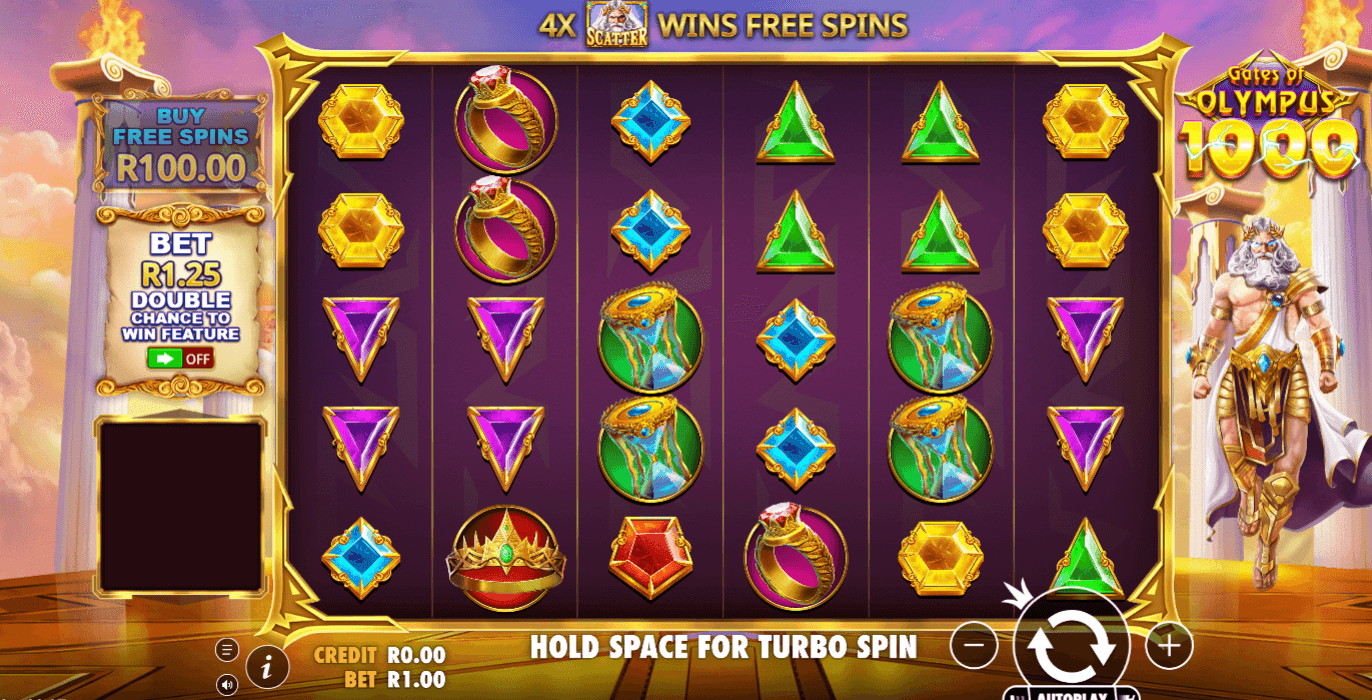The height and width of the screenshot is (700, 1372).
Task: Toggle the Double Chance to Win feature
Action: point(180,358)
